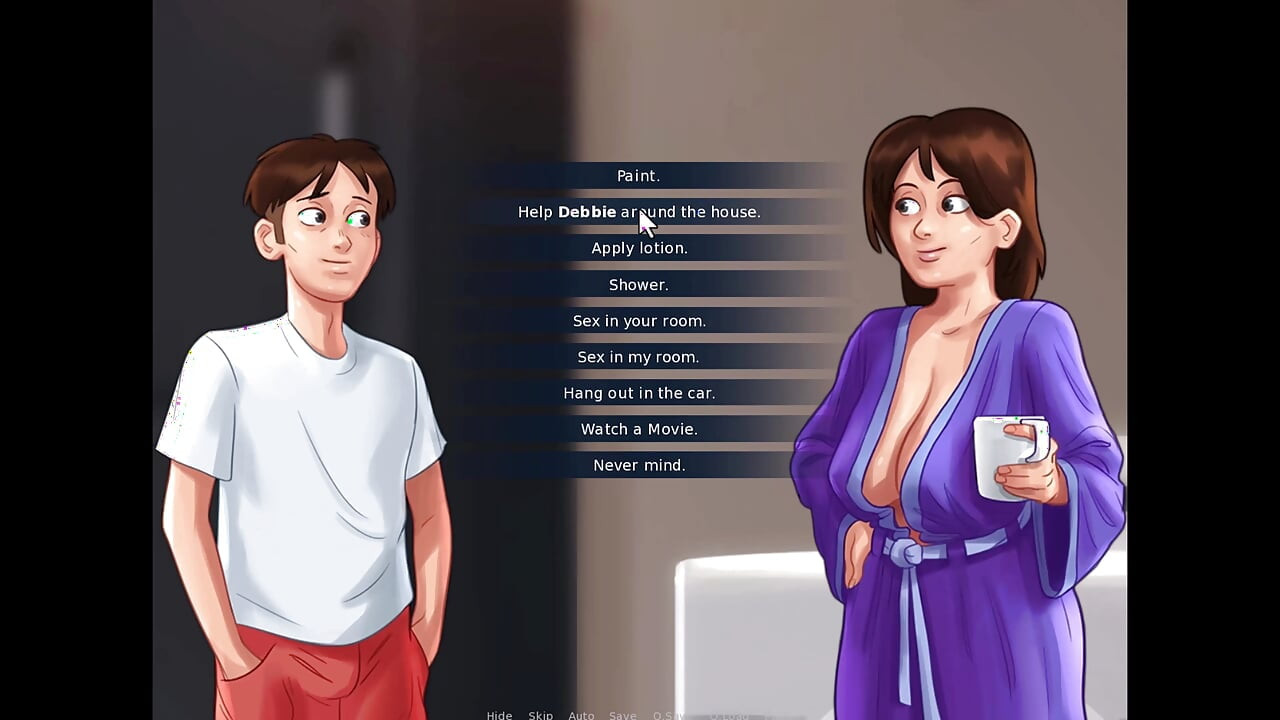Choose "Hang out in the car."
Image resolution: width=1280 pixels, height=720 pixels.
pos(639,392)
